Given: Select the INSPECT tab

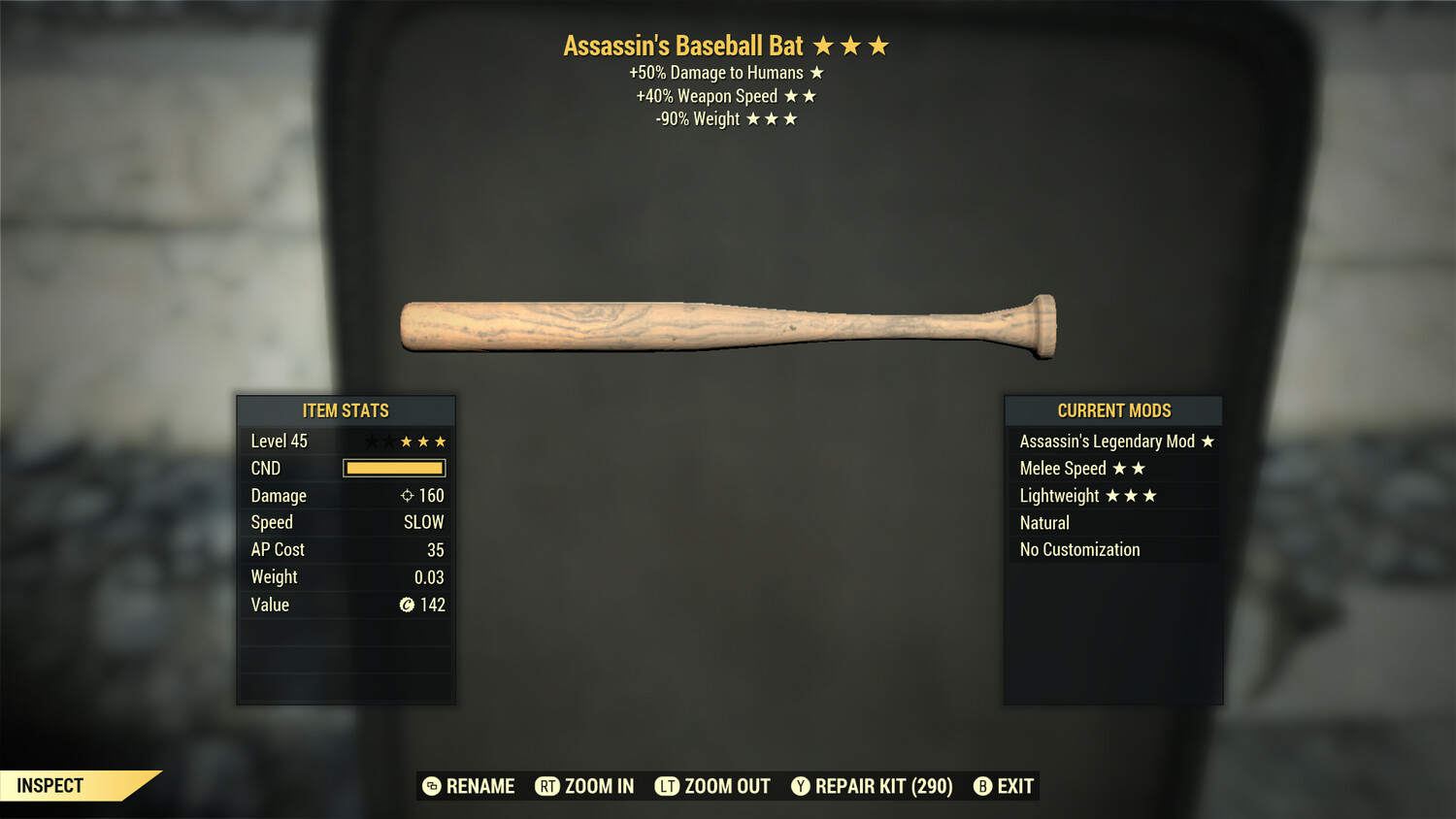Looking at the screenshot, I should tap(50, 785).
